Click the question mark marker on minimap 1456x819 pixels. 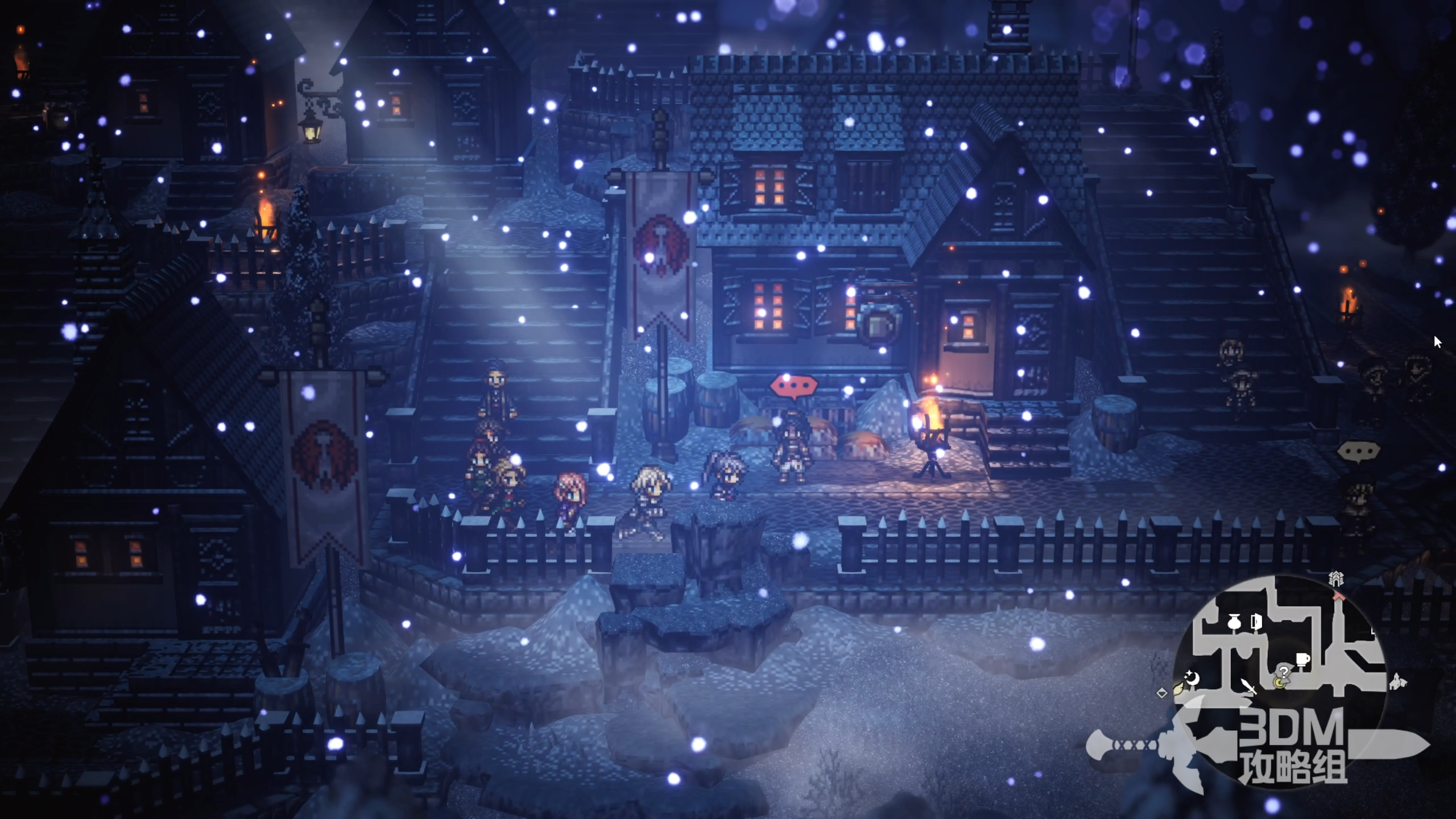(x=1284, y=672)
